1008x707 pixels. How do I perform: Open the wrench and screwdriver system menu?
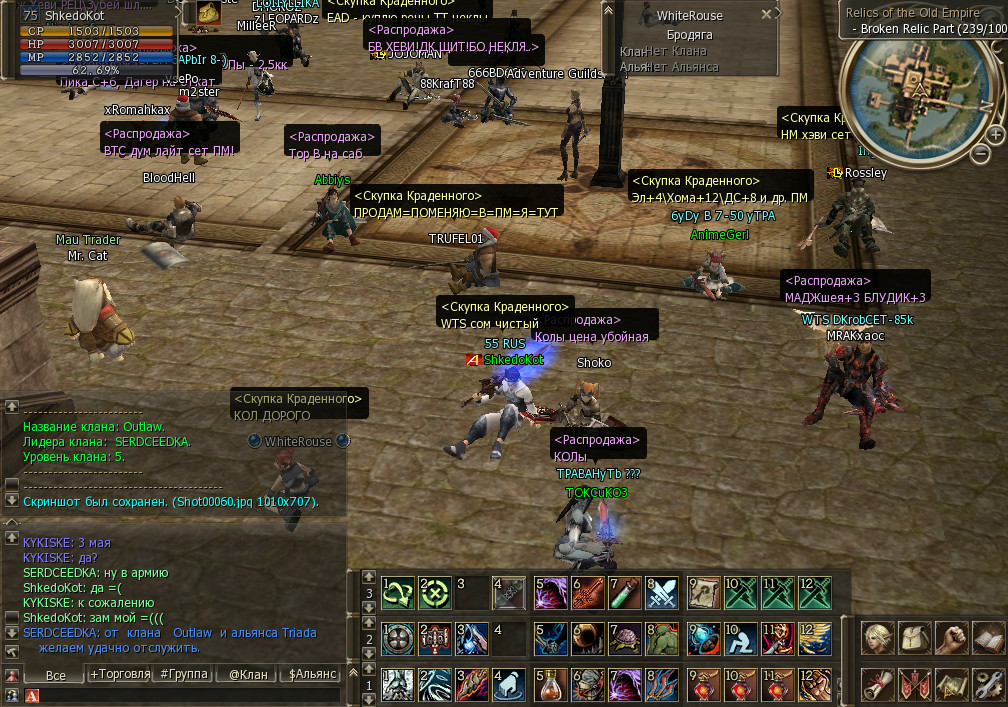point(989,685)
